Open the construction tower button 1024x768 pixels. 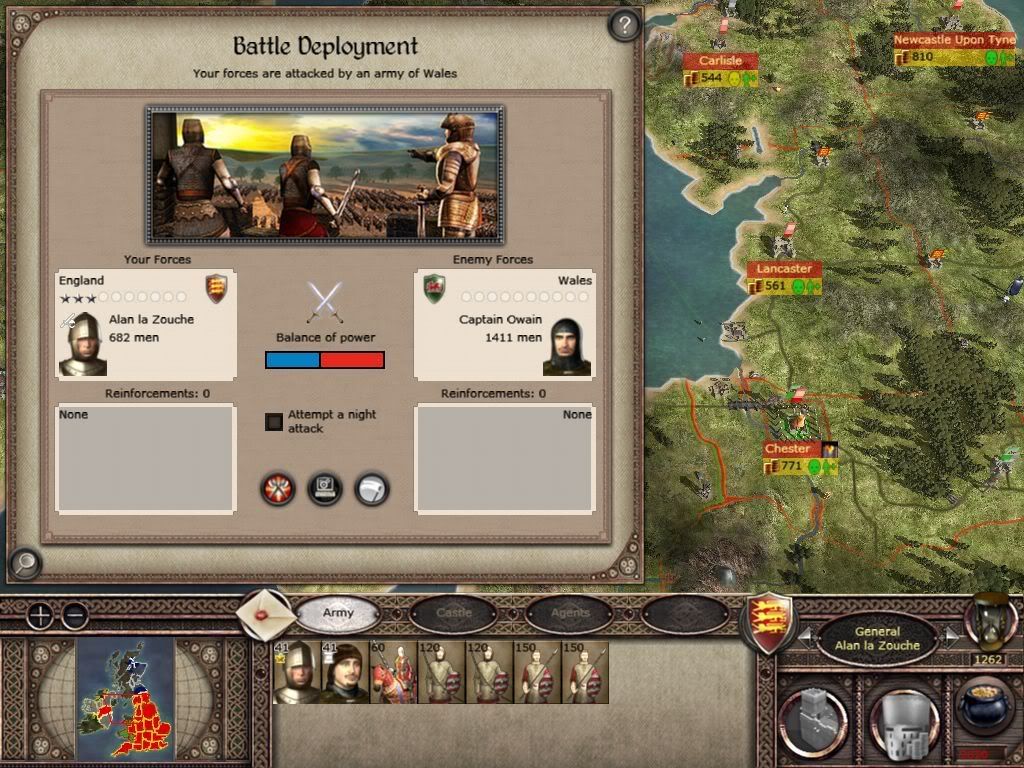pyautogui.click(x=812, y=715)
